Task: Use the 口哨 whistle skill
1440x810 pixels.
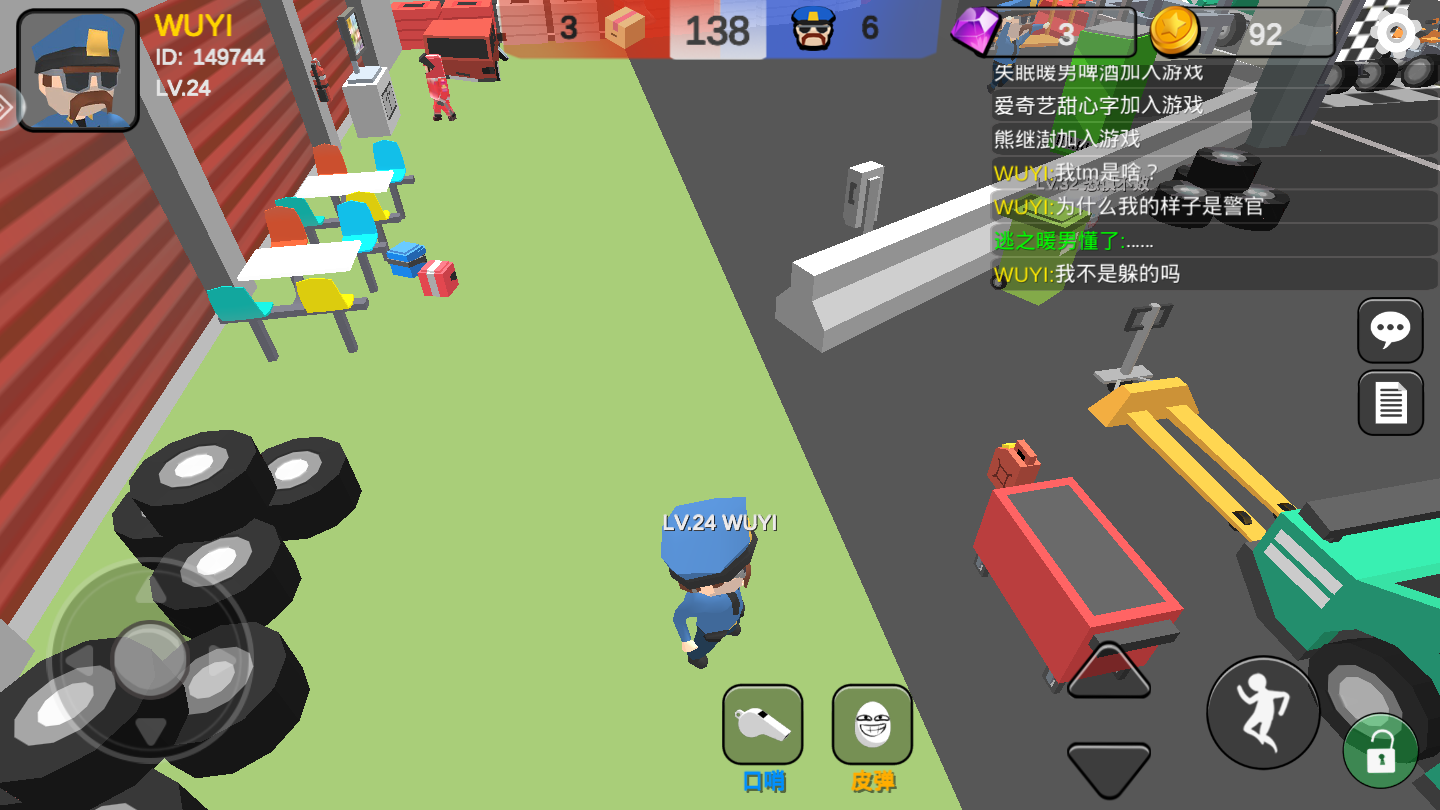Action: [x=763, y=725]
